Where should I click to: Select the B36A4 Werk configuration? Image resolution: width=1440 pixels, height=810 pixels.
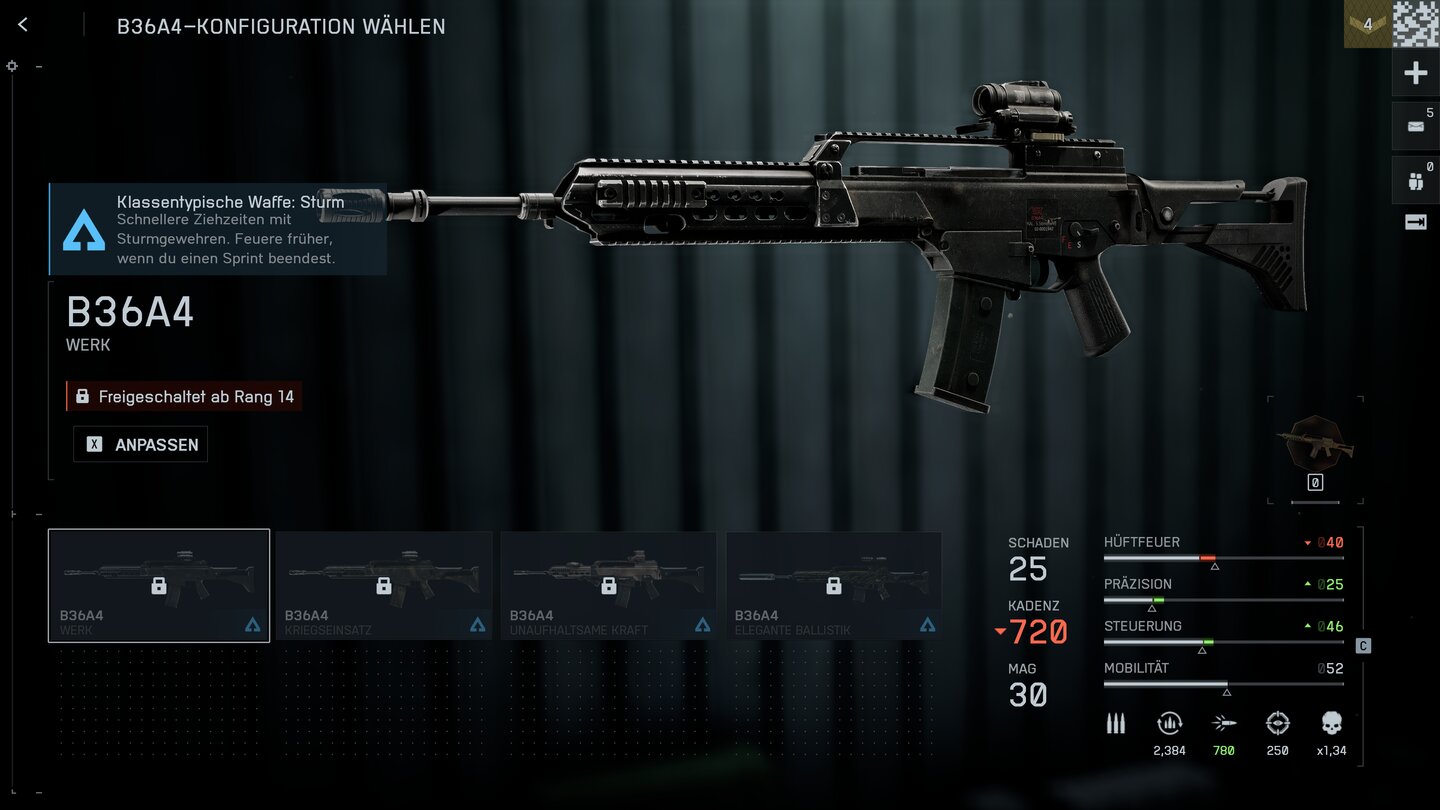pyautogui.click(x=159, y=585)
